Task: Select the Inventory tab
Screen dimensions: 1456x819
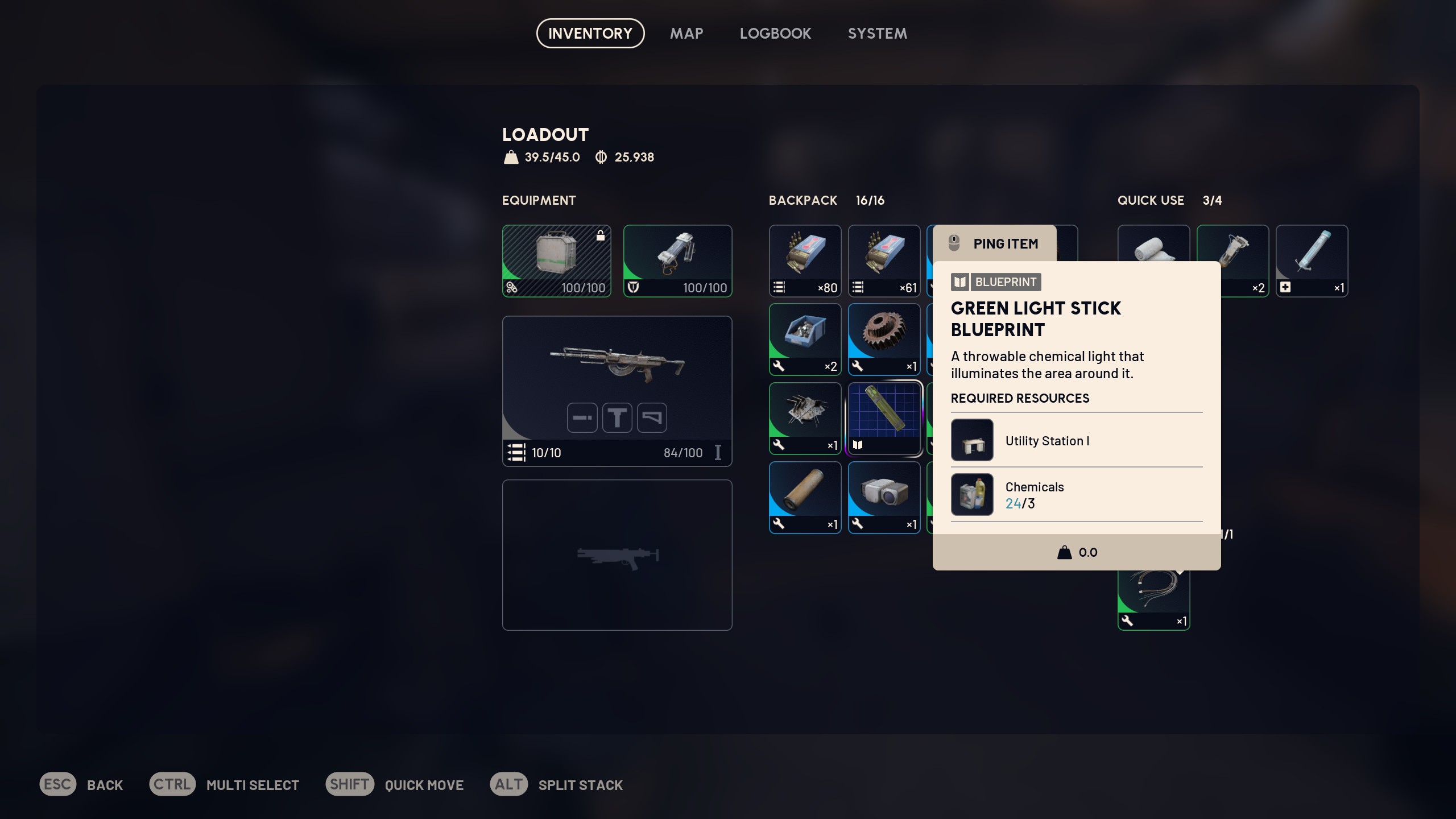Action: 590,34
